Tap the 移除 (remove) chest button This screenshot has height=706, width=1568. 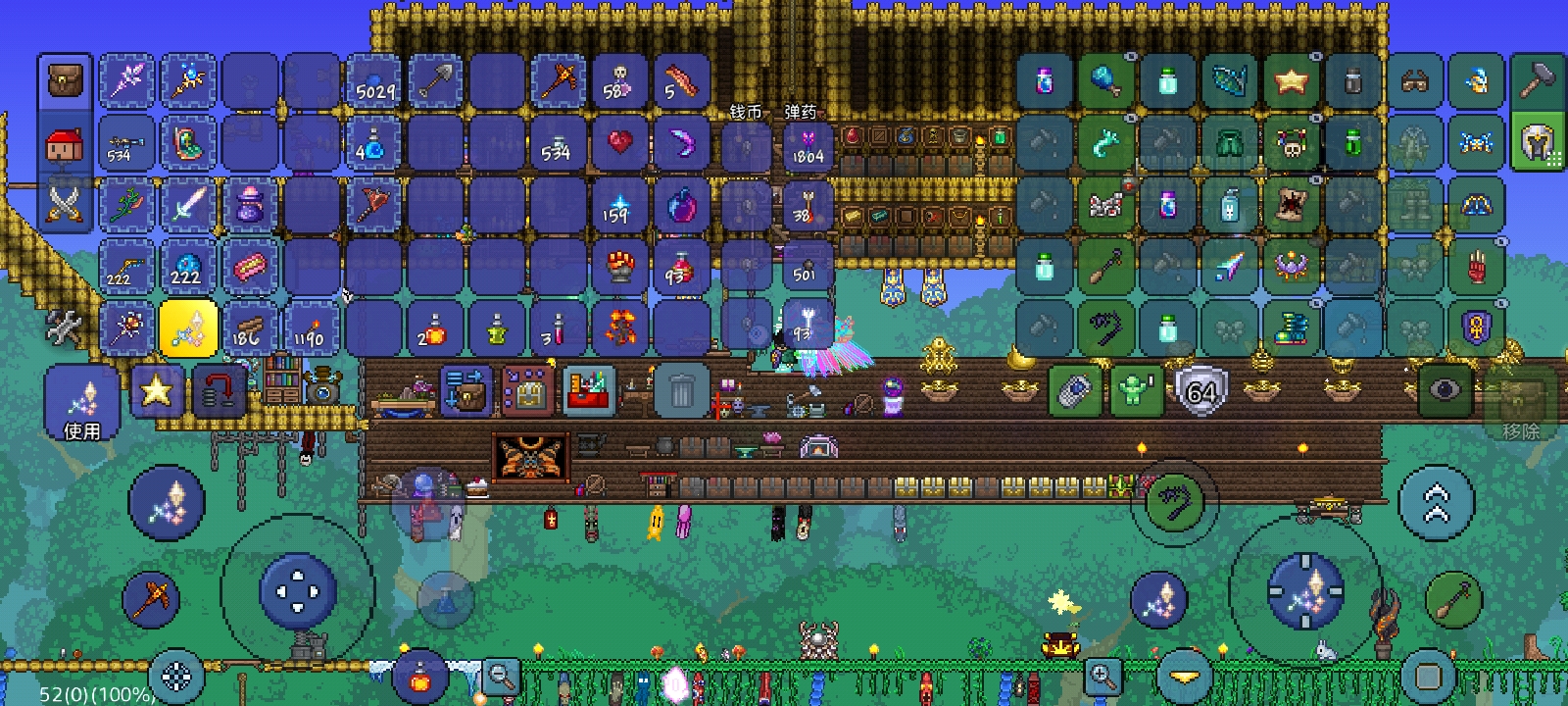[x=1520, y=410]
